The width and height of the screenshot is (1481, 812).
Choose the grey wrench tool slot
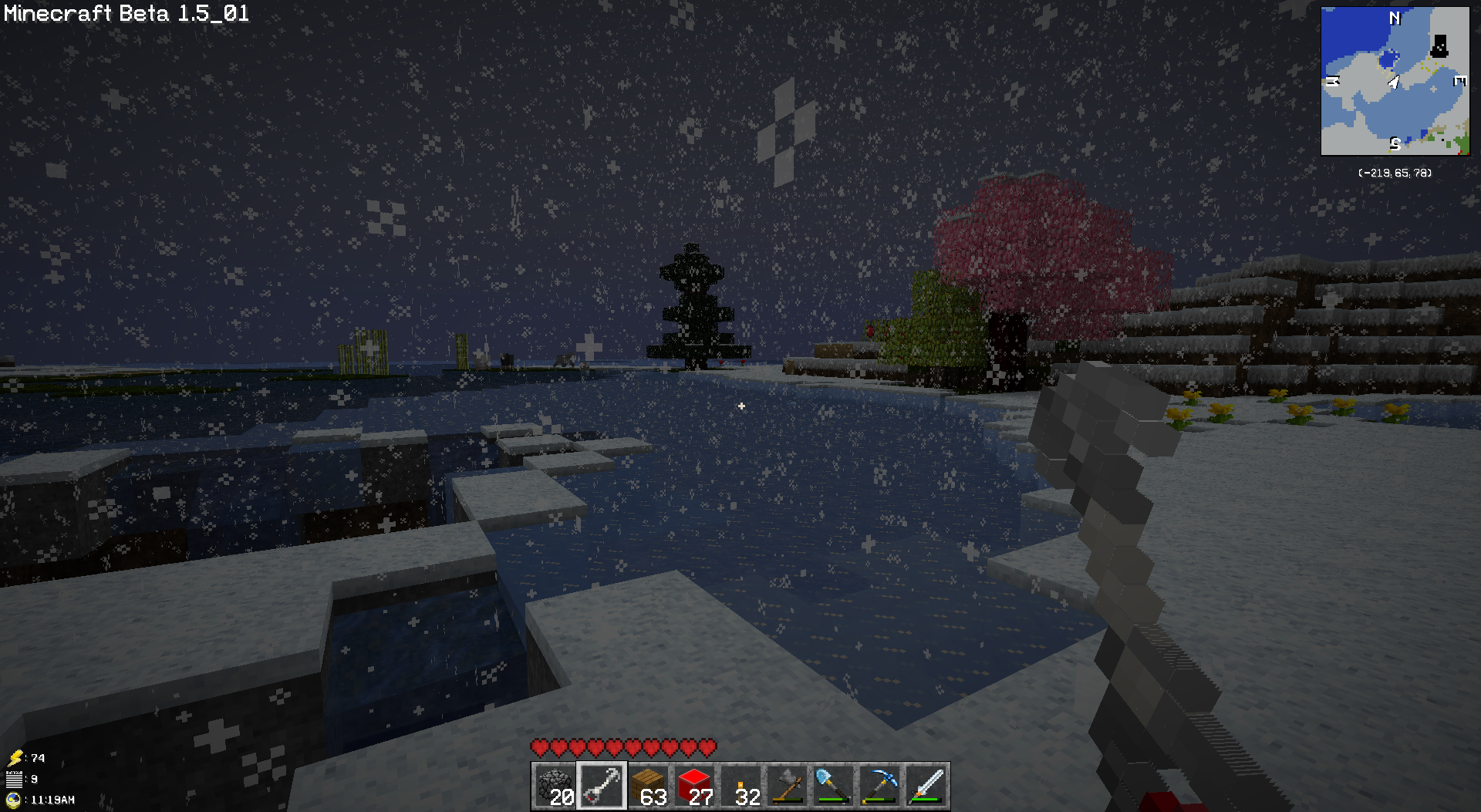point(602,786)
